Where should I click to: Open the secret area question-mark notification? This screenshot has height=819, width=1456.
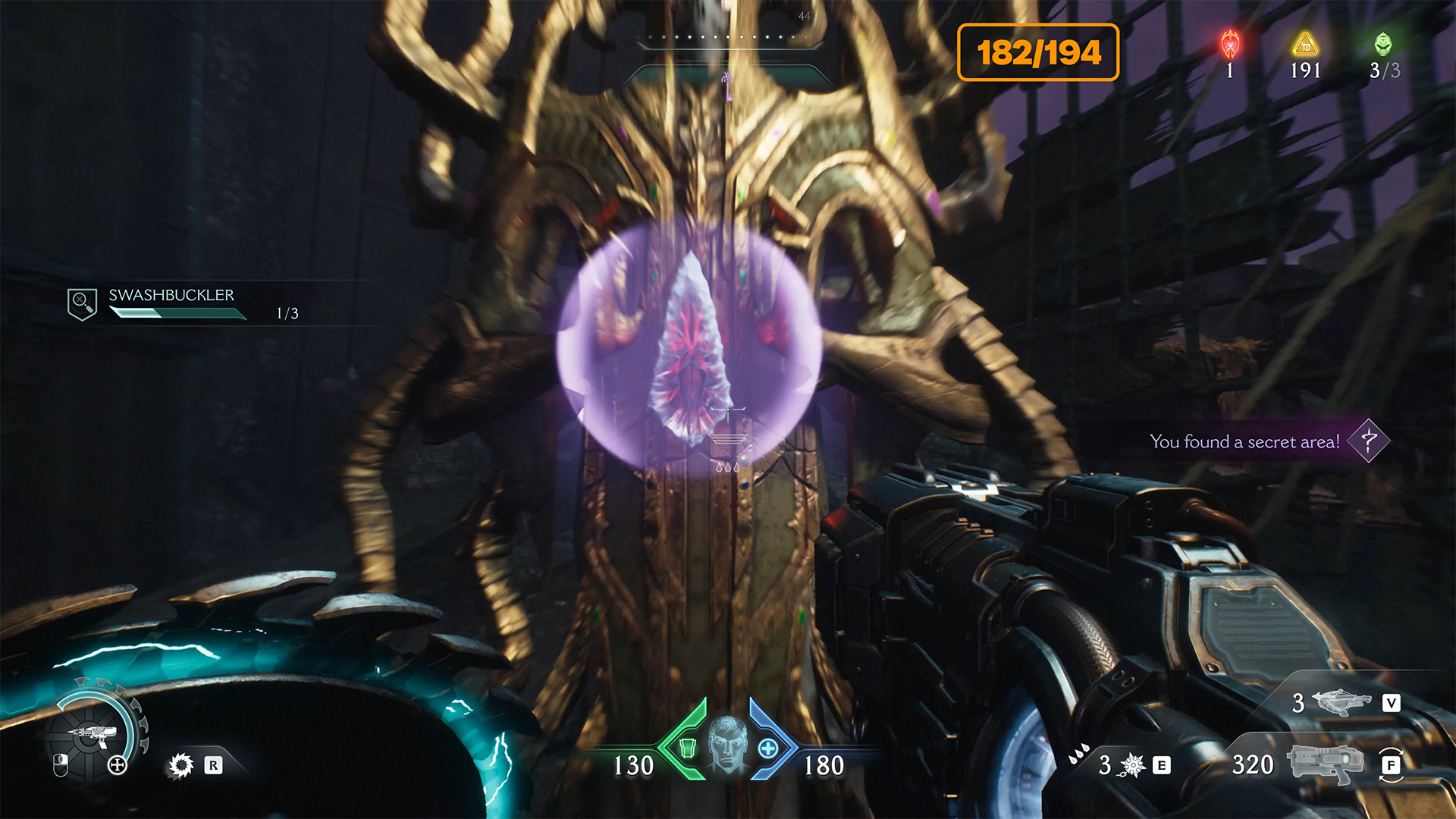pyautogui.click(x=1368, y=441)
